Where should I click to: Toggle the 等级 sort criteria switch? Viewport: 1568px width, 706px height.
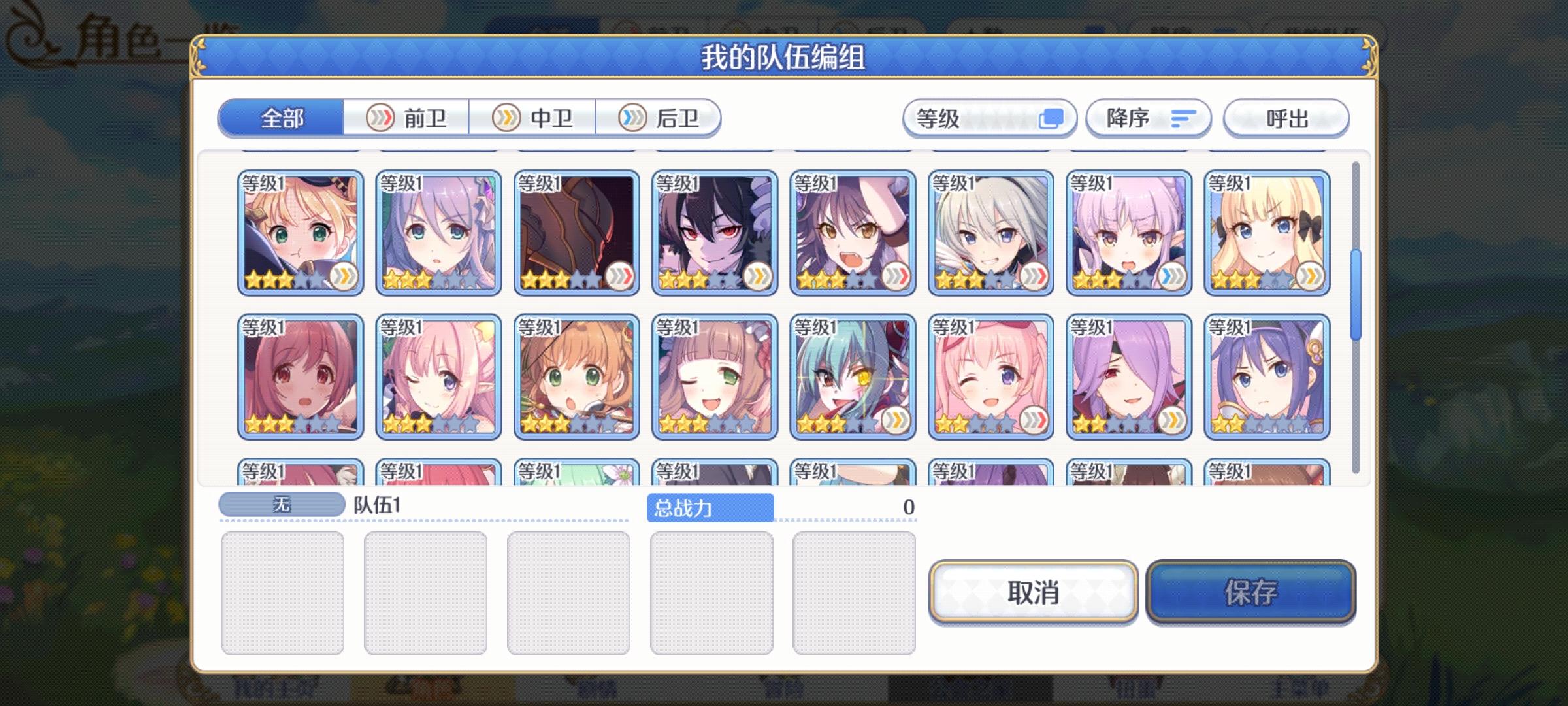(x=990, y=118)
